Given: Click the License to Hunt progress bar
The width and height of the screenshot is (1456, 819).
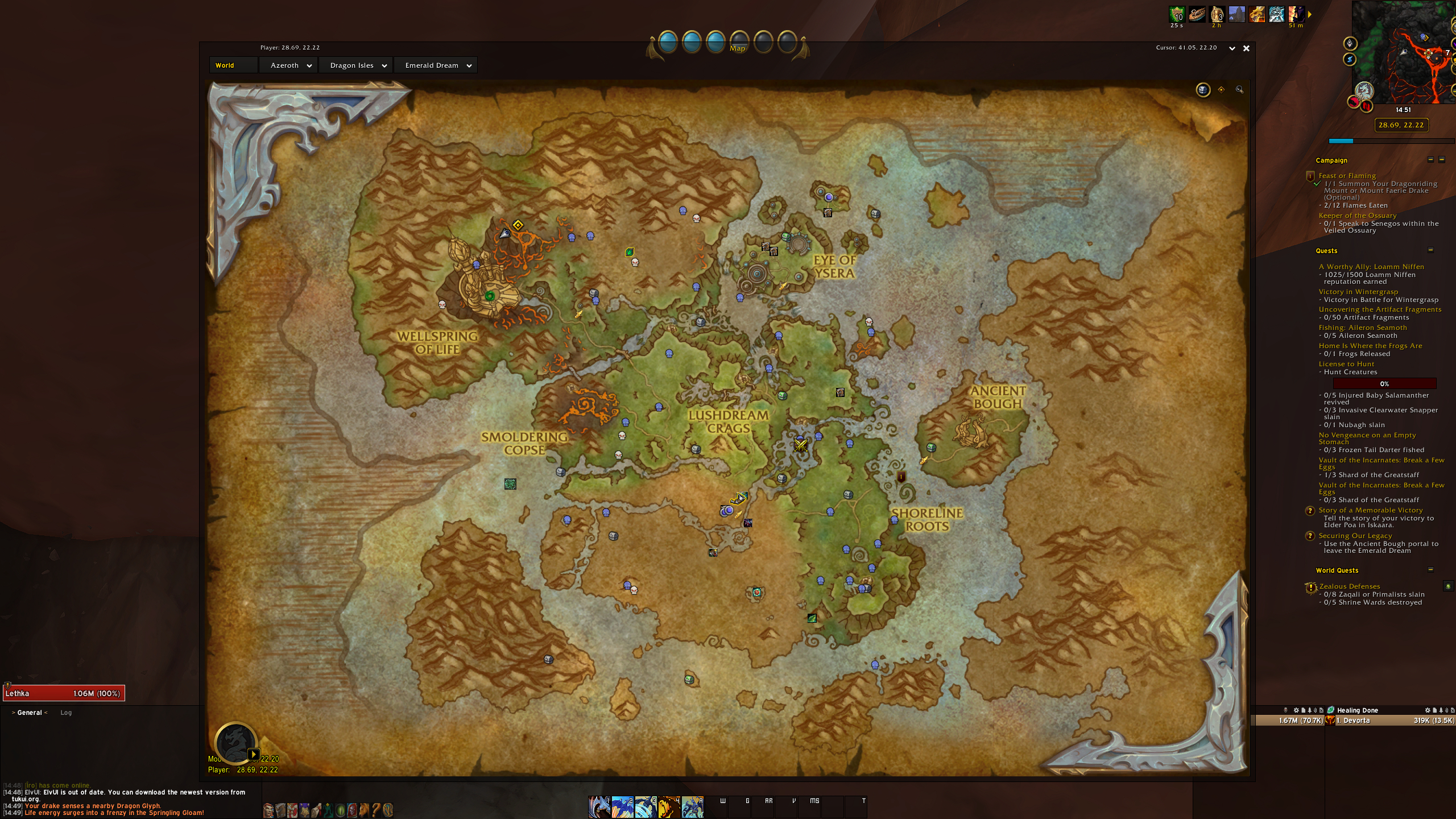Looking at the screenshot, I should pyautogui.click(x=1383, y=383).
